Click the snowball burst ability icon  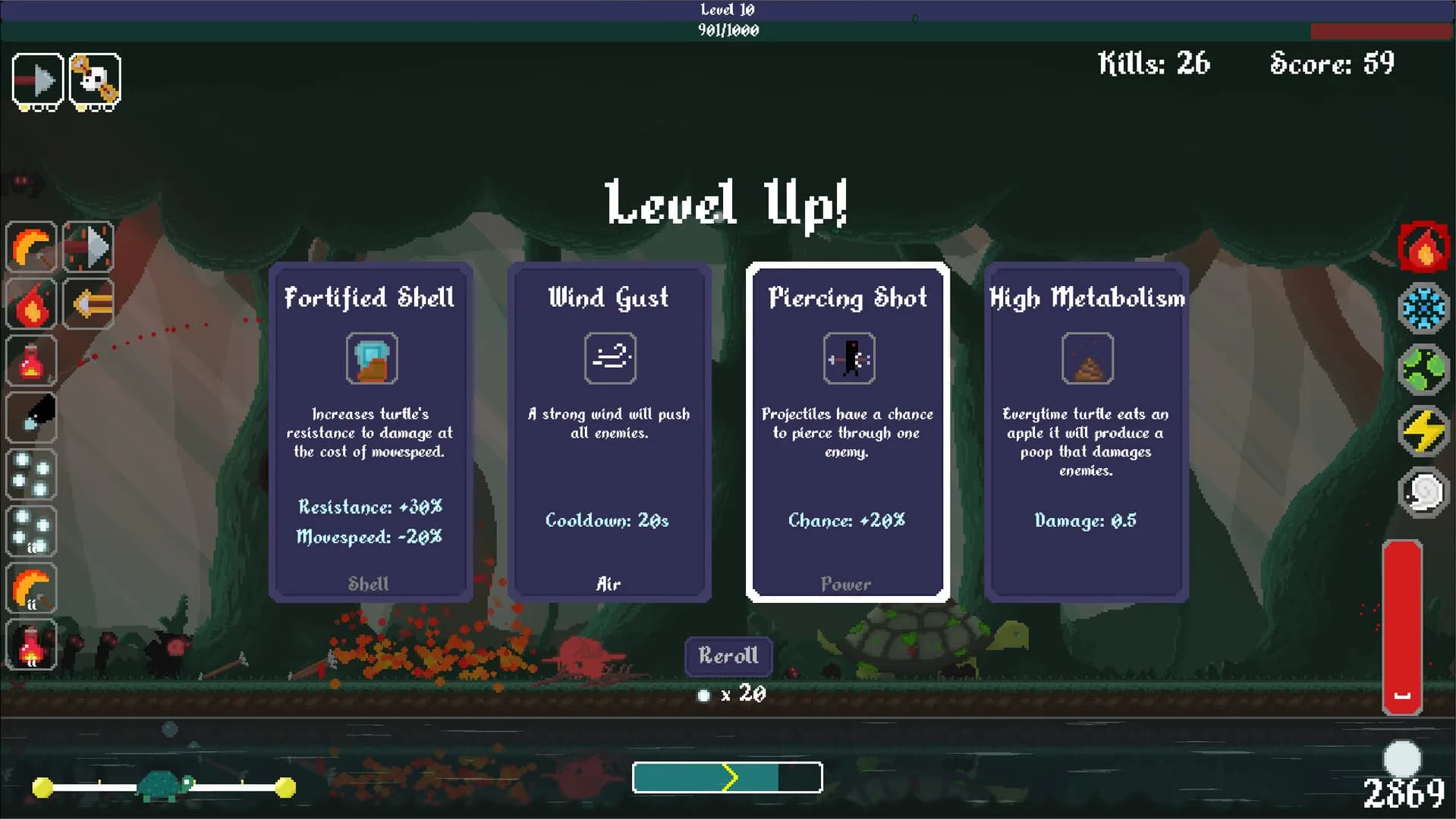coord(30,475)
